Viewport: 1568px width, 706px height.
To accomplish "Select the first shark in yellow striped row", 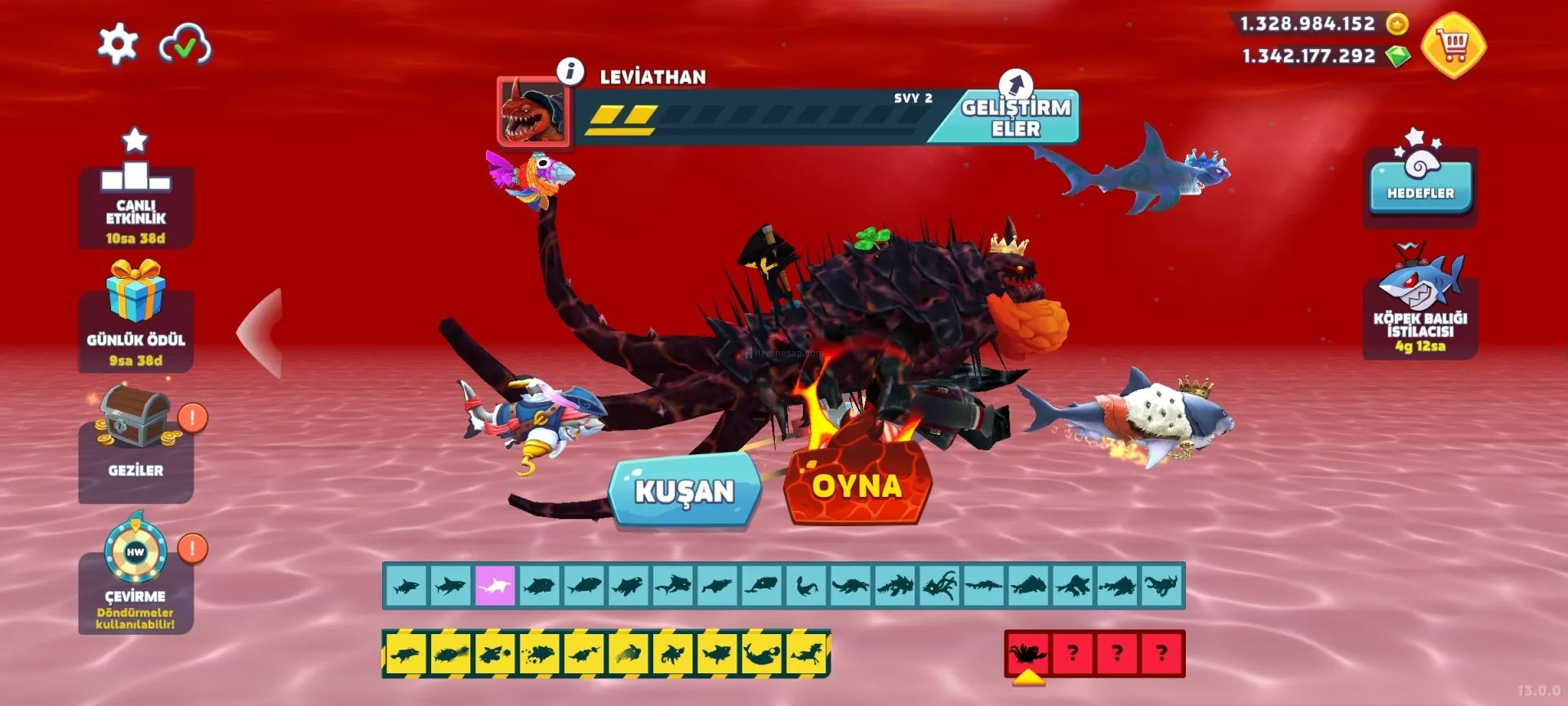I will point(406,654).
